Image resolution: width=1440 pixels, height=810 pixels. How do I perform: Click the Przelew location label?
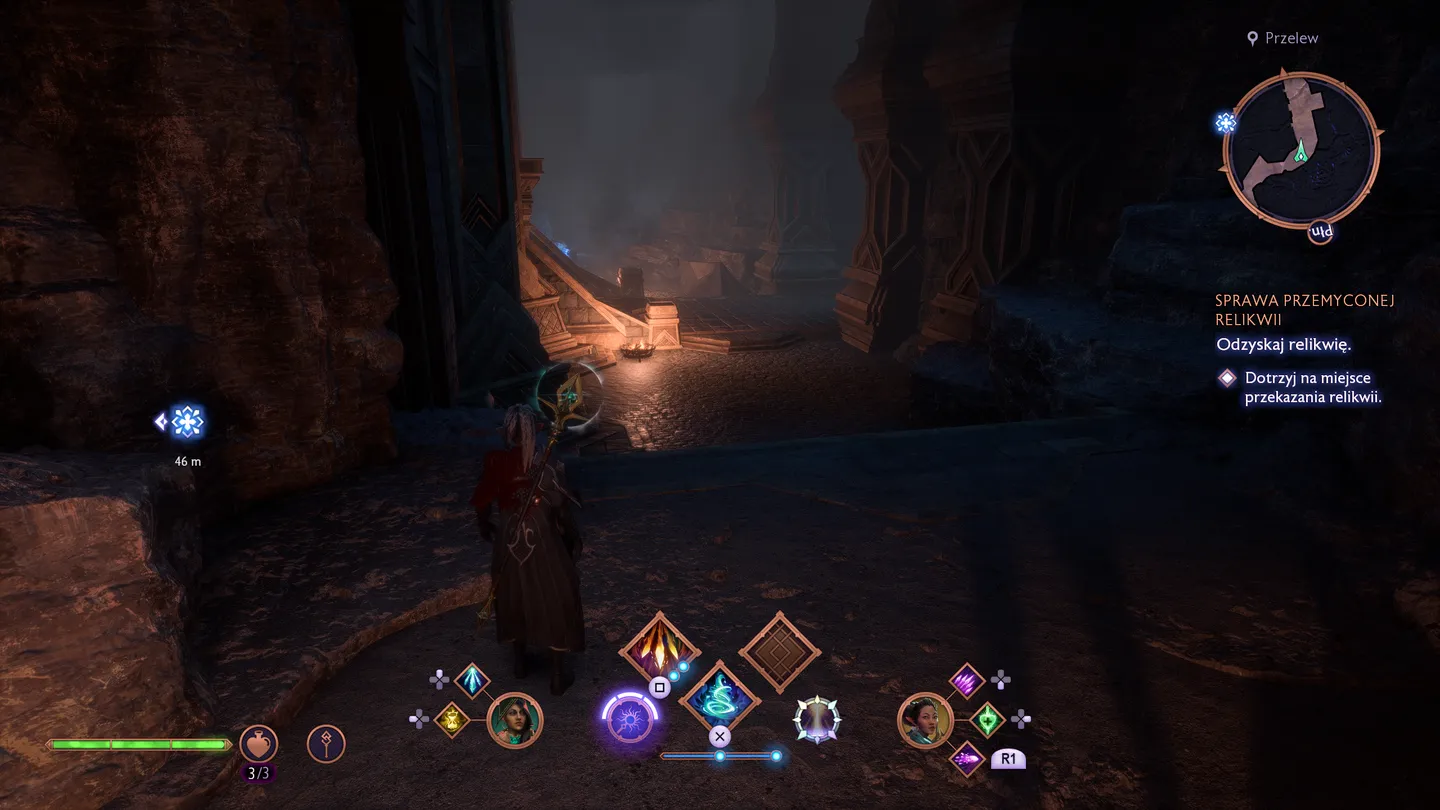(x=1291, y=38)
